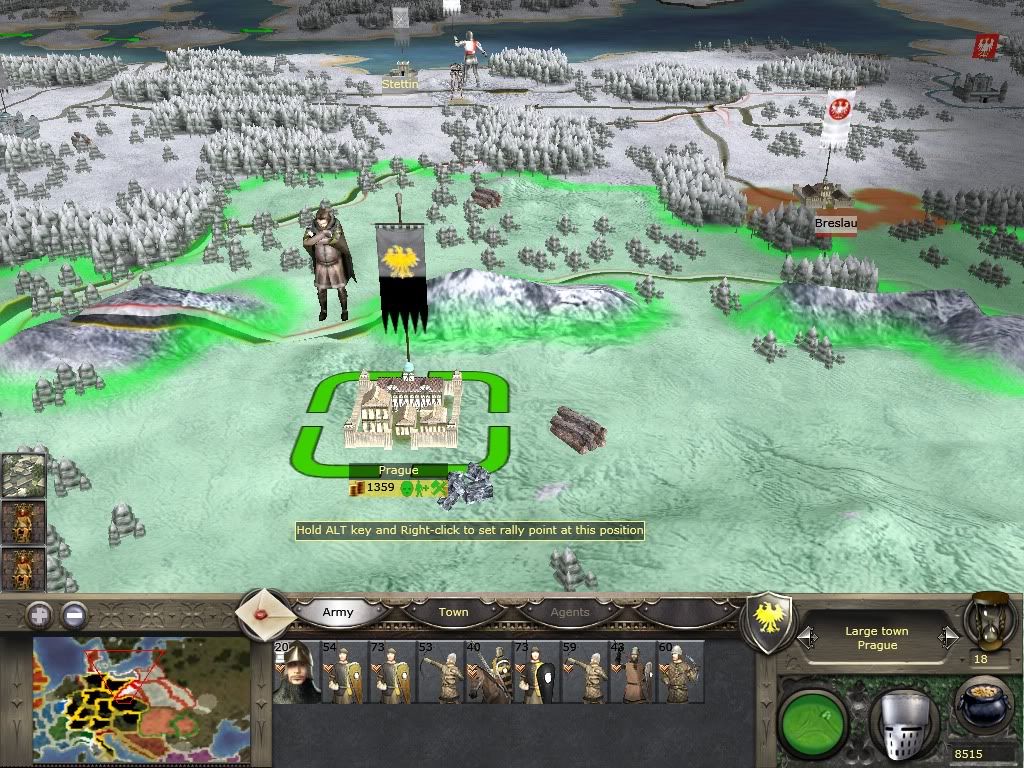This screenshot has width=1024, height=768.
Task: Open the faction overview via eagle shield
Action: tap(768, 622)
